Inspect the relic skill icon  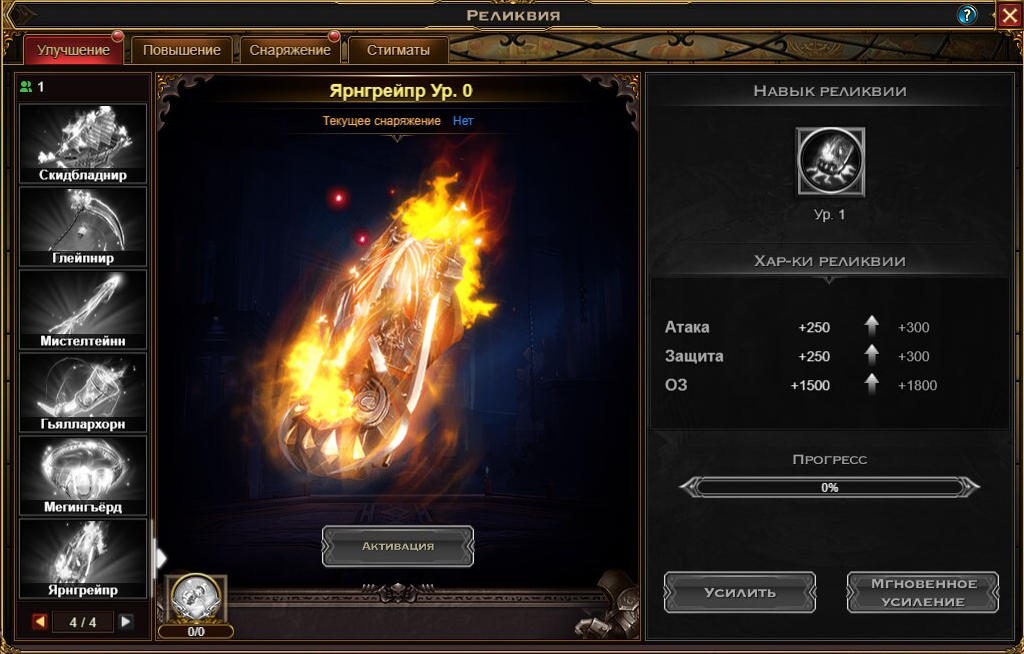[x=830, y=162]
